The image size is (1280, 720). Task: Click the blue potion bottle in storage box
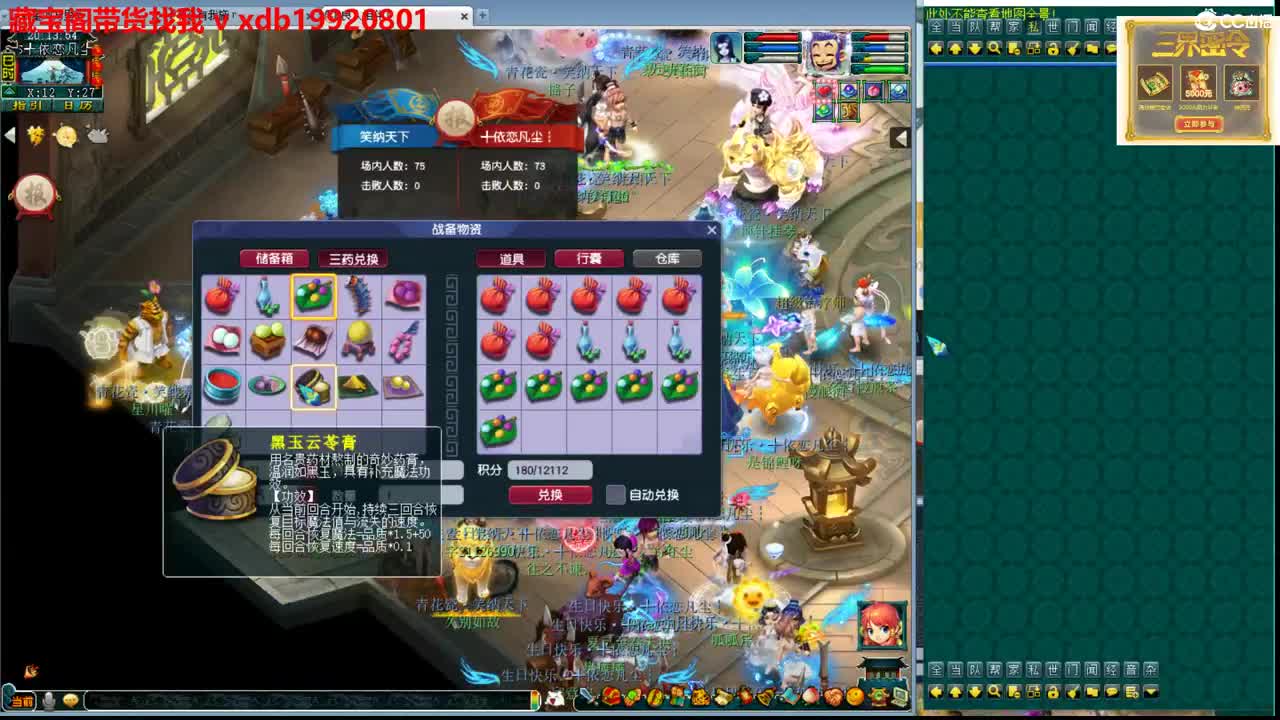coord(266,297)
